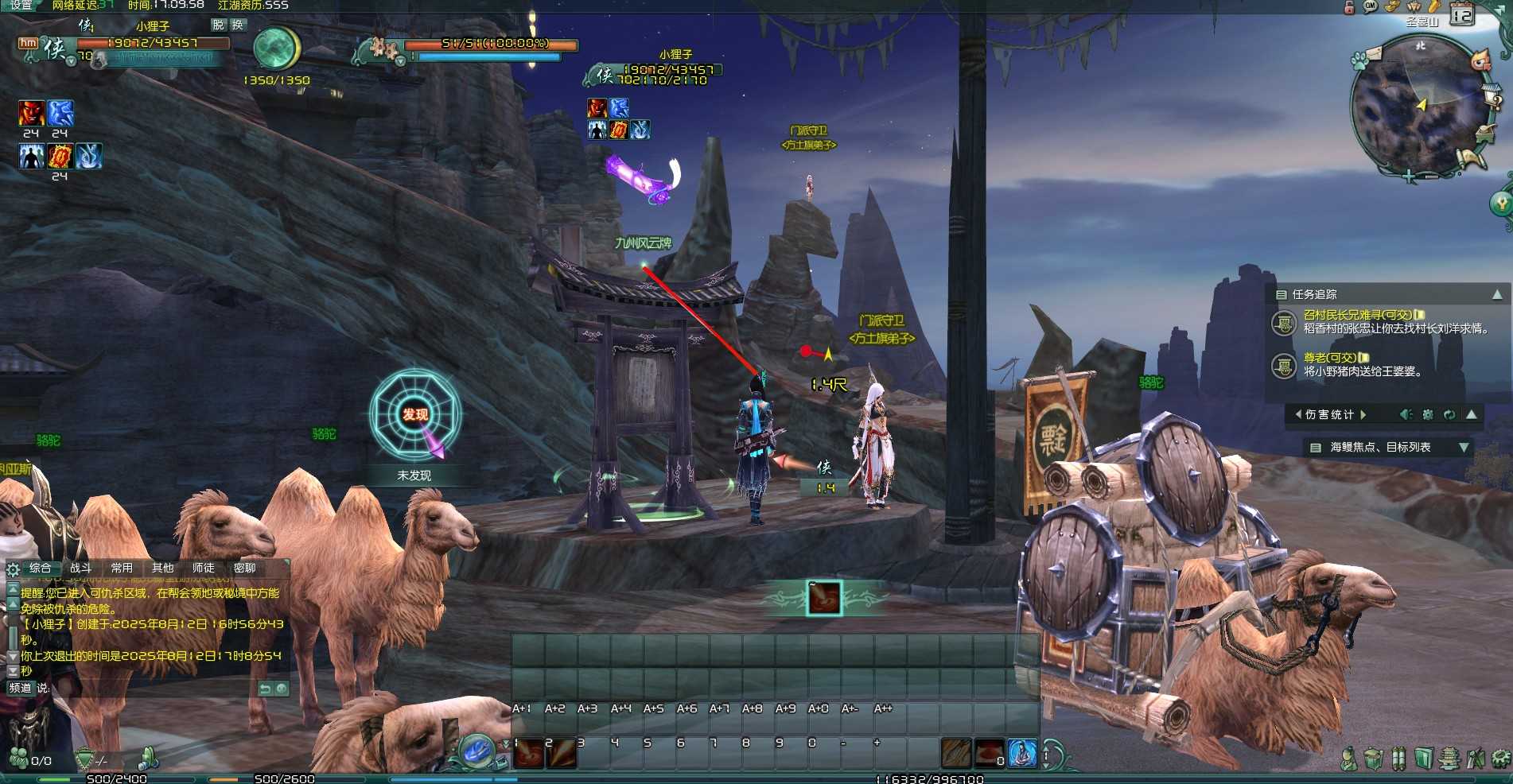Open the 召村民长兄难寻 quest entry

[1357, 315]
